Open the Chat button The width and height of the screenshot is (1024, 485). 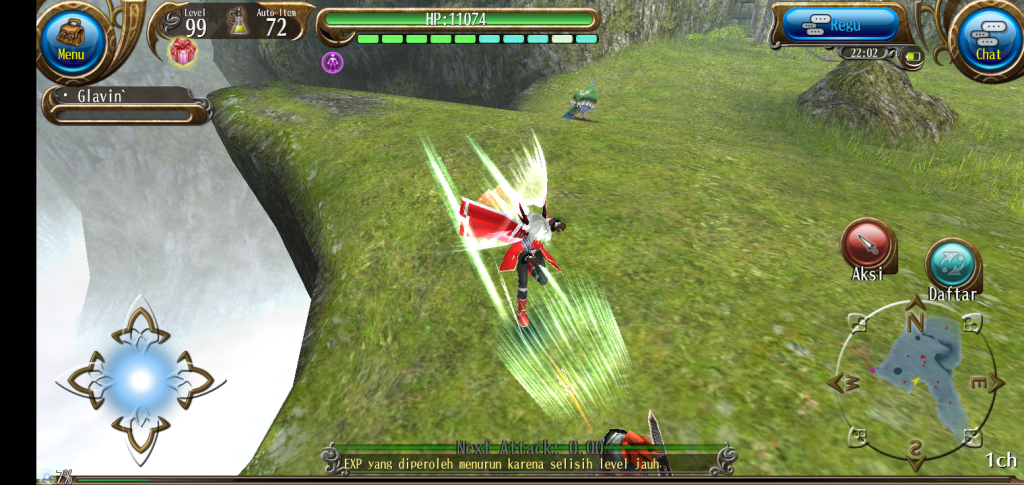tap(987, 40)
